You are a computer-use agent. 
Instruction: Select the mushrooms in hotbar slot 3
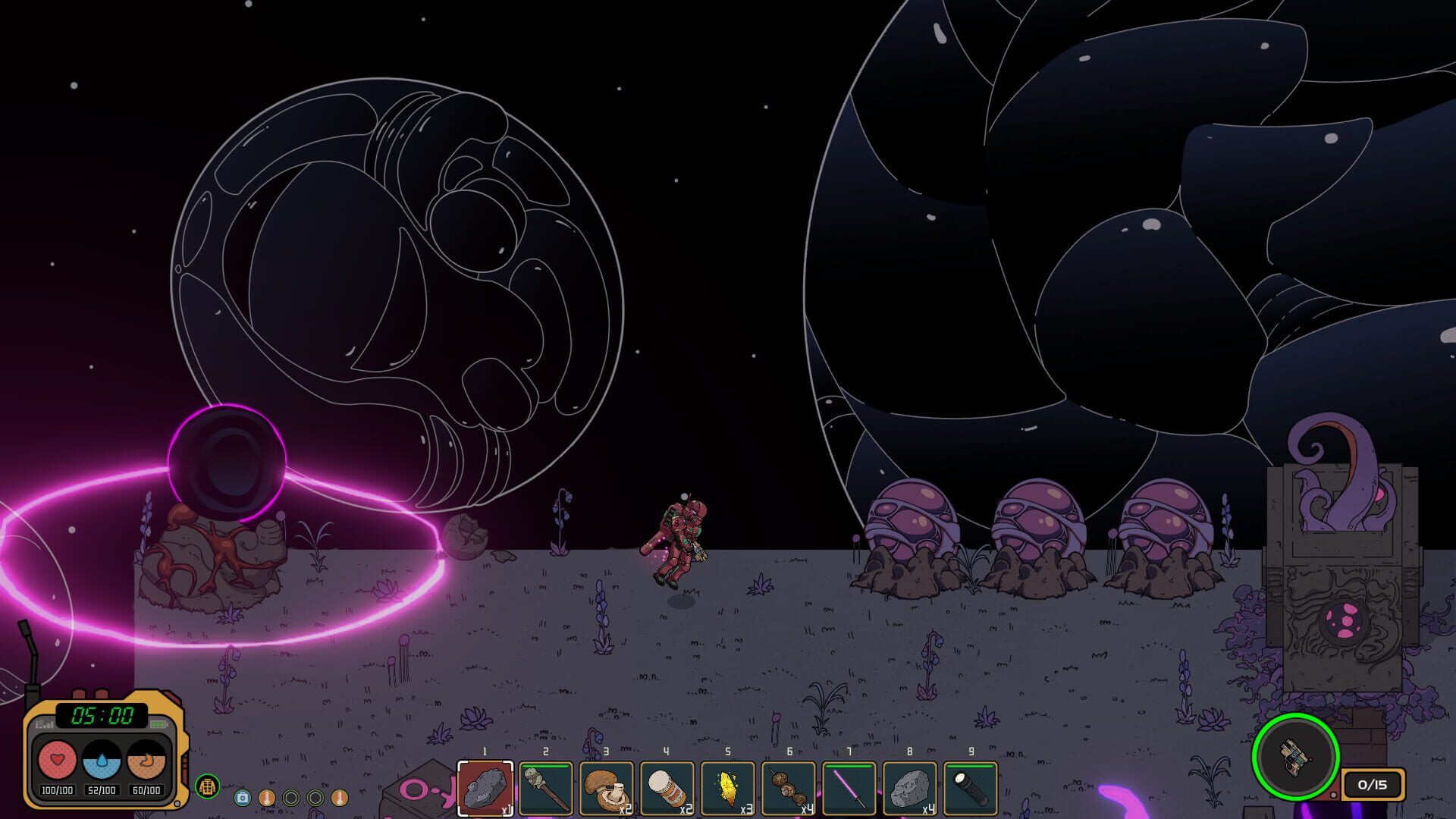click(x=606, y=789)
